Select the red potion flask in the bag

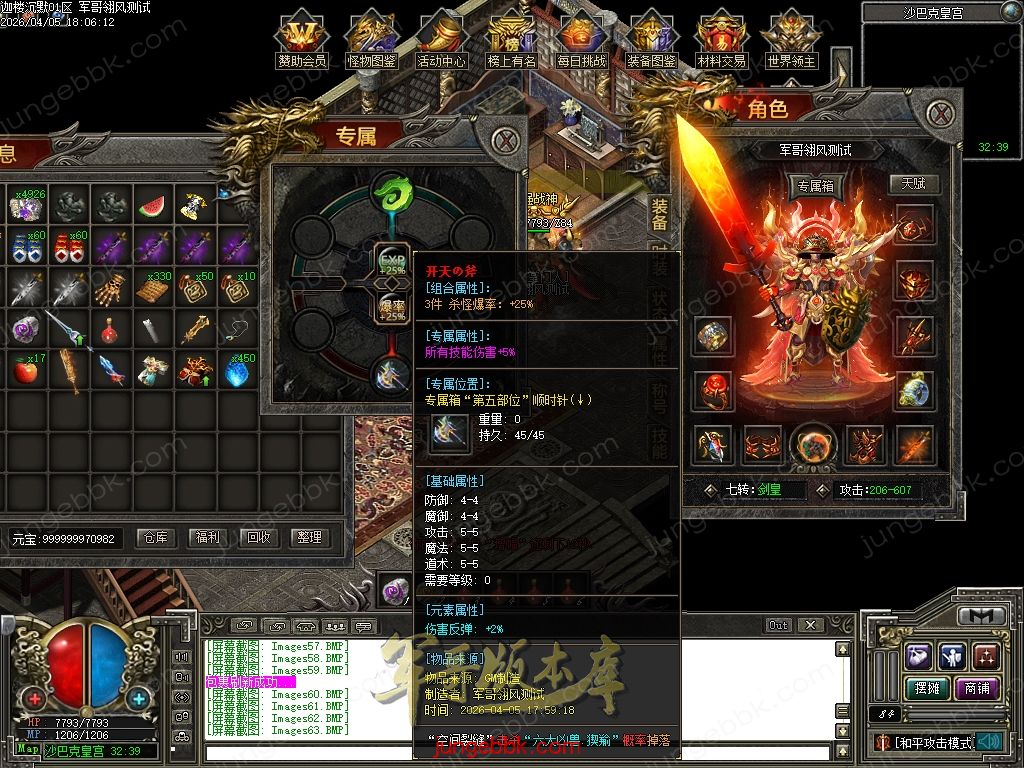[110, 328]
